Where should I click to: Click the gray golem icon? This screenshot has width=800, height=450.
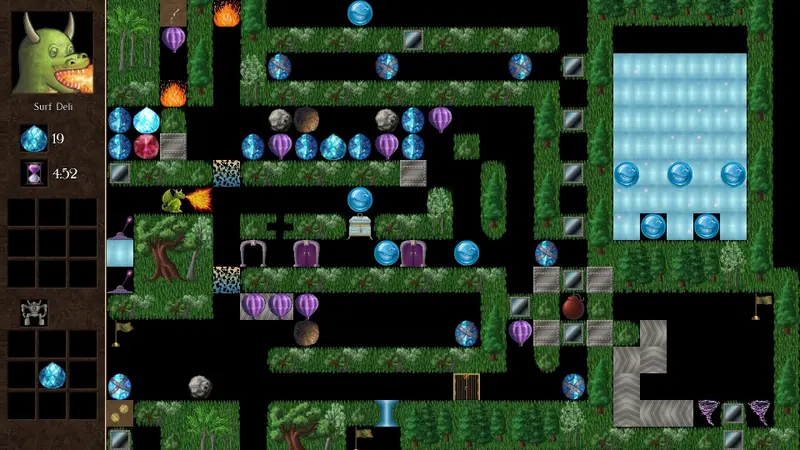(33, 313)
